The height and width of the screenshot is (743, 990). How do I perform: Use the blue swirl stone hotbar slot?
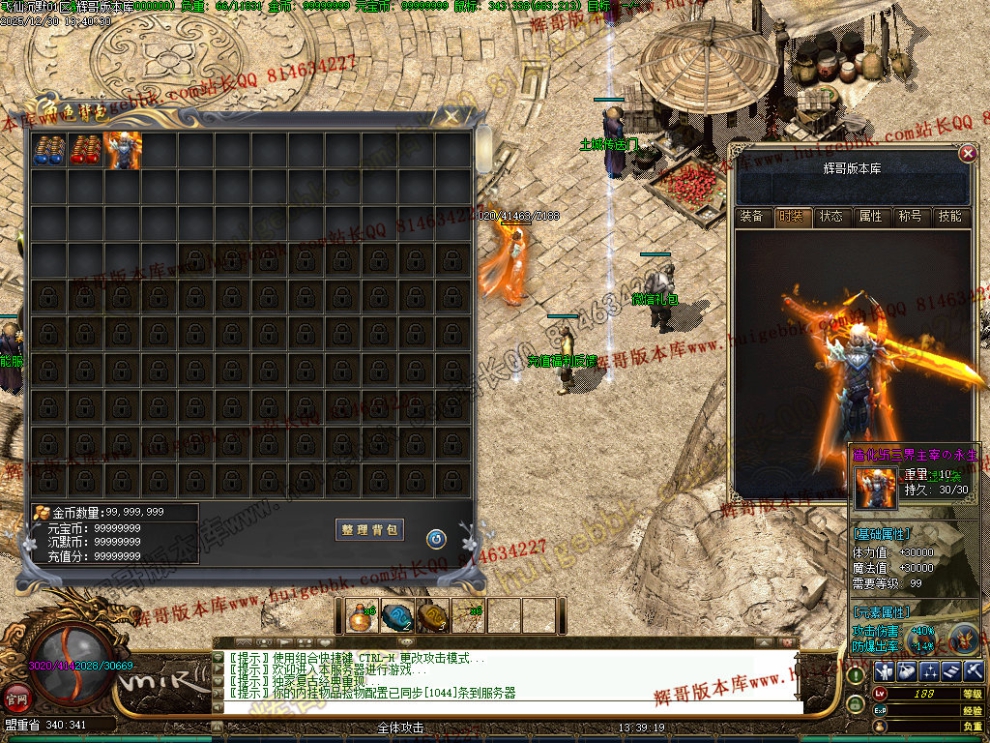point(398,616)
